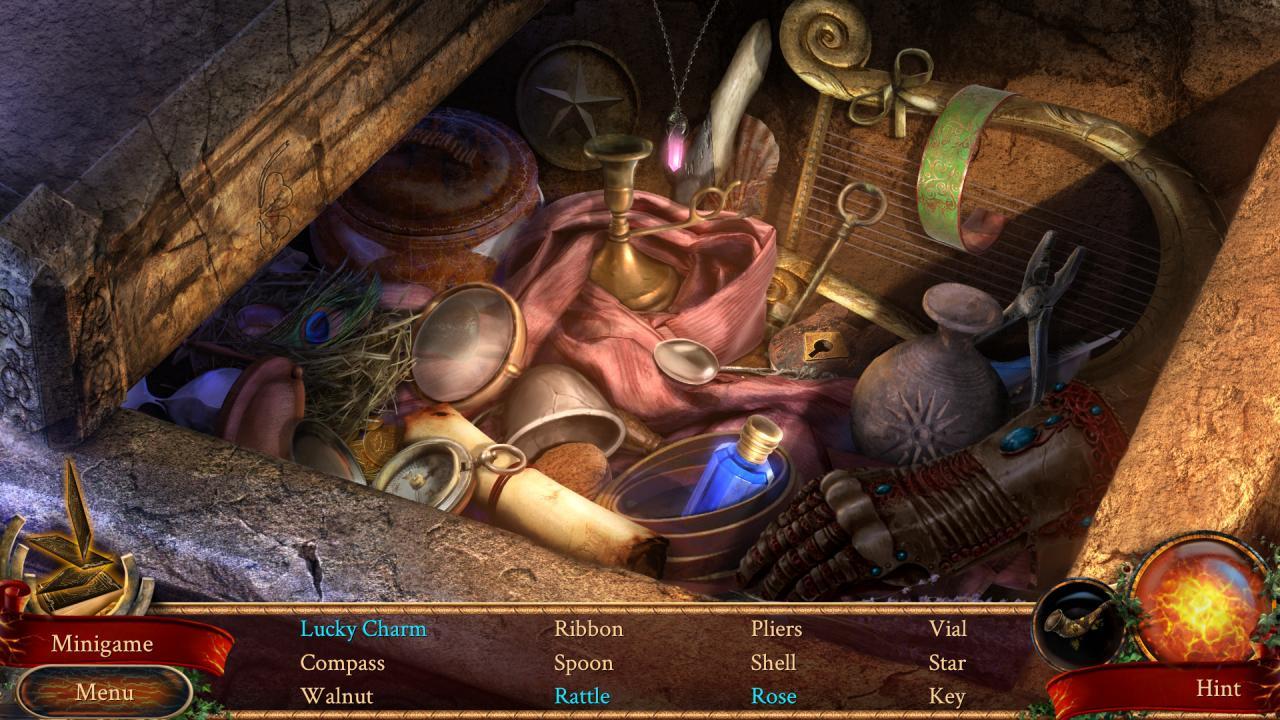This screenshot has height=720, width=1280.
Task: Click the highlighted word 'Rose'
Action: (772, 694)
